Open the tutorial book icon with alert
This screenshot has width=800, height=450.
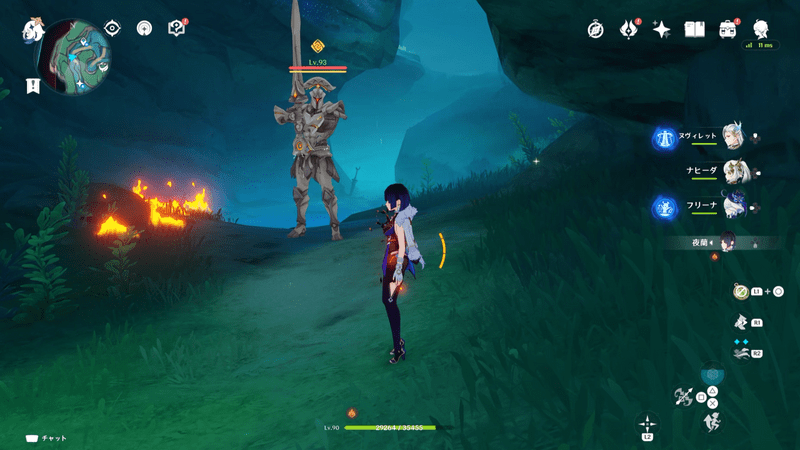click(177, 28)
